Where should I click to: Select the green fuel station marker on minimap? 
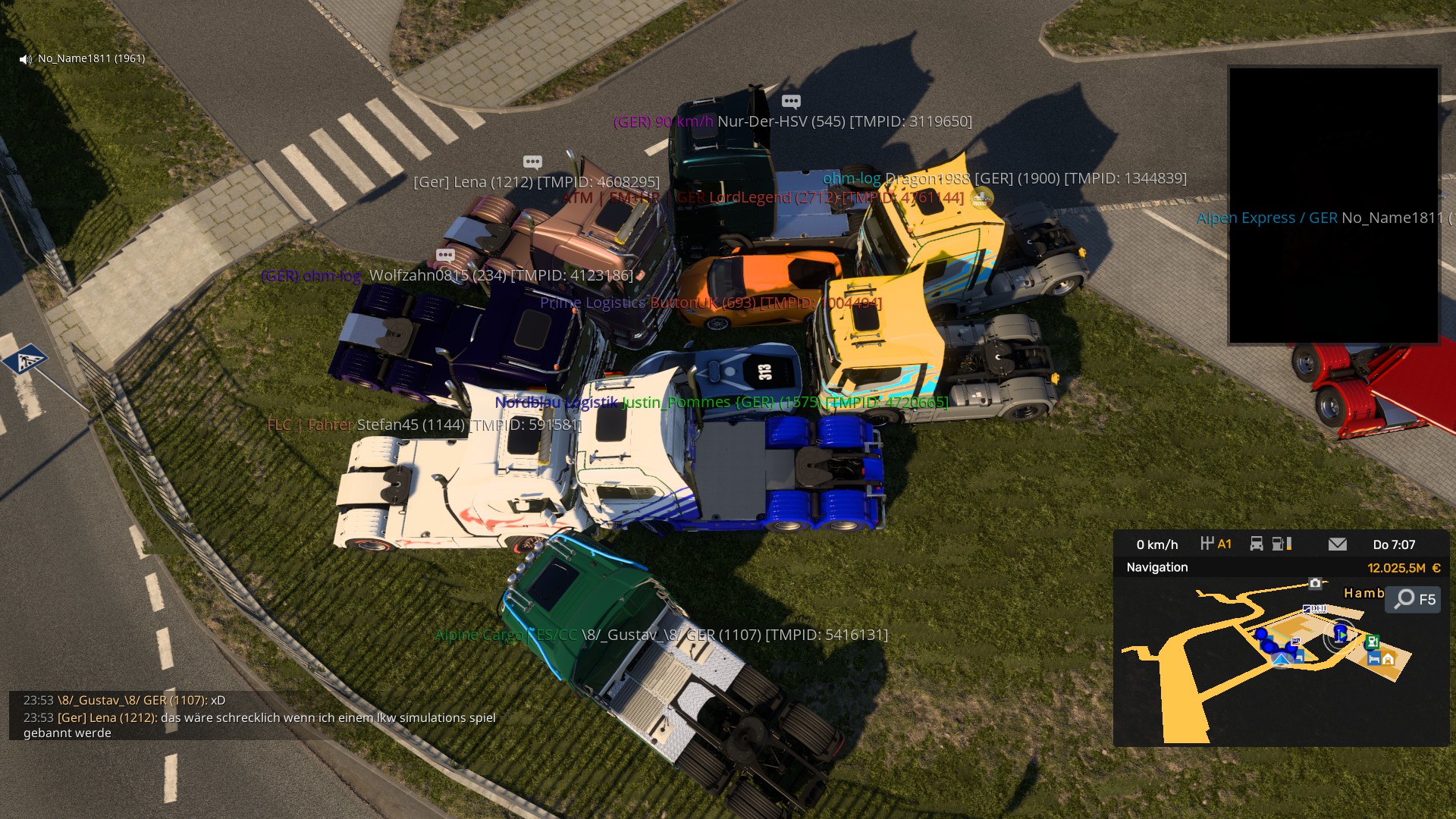(1372, 642)
